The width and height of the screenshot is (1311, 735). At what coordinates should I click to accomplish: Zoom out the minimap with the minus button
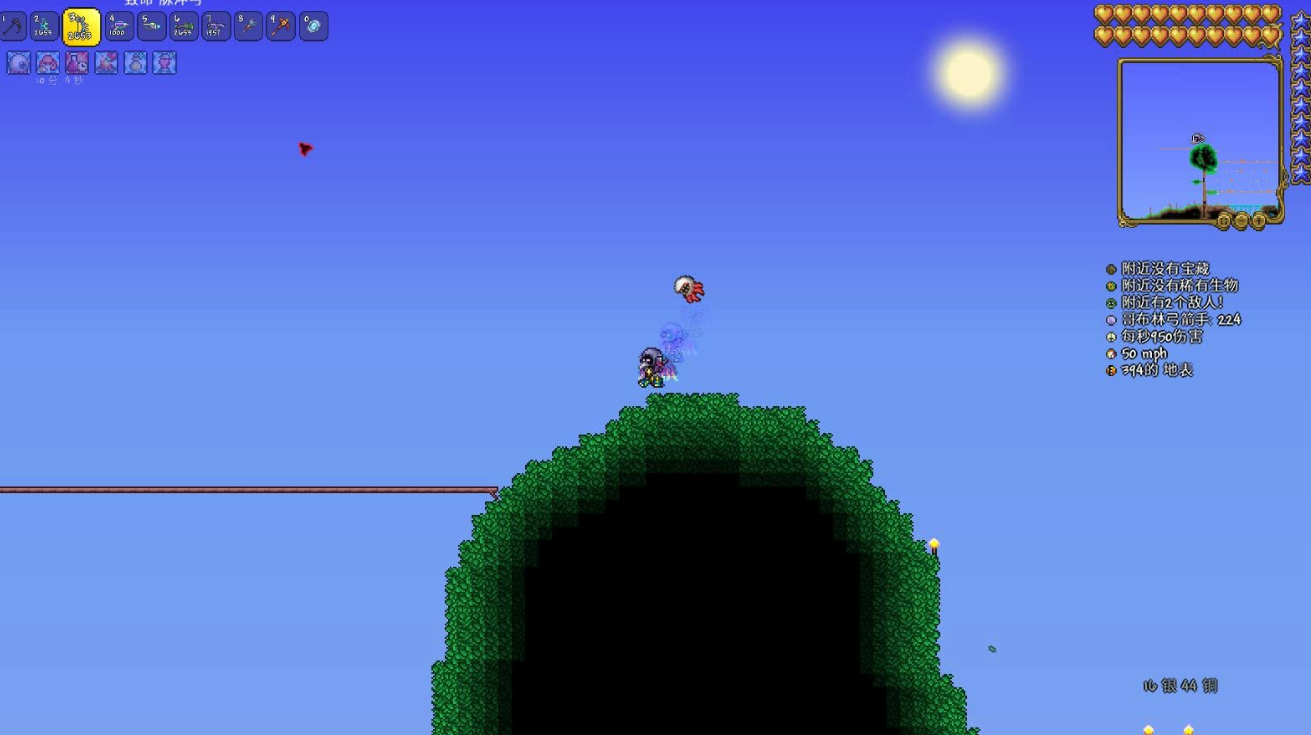tap(1241, 221)
